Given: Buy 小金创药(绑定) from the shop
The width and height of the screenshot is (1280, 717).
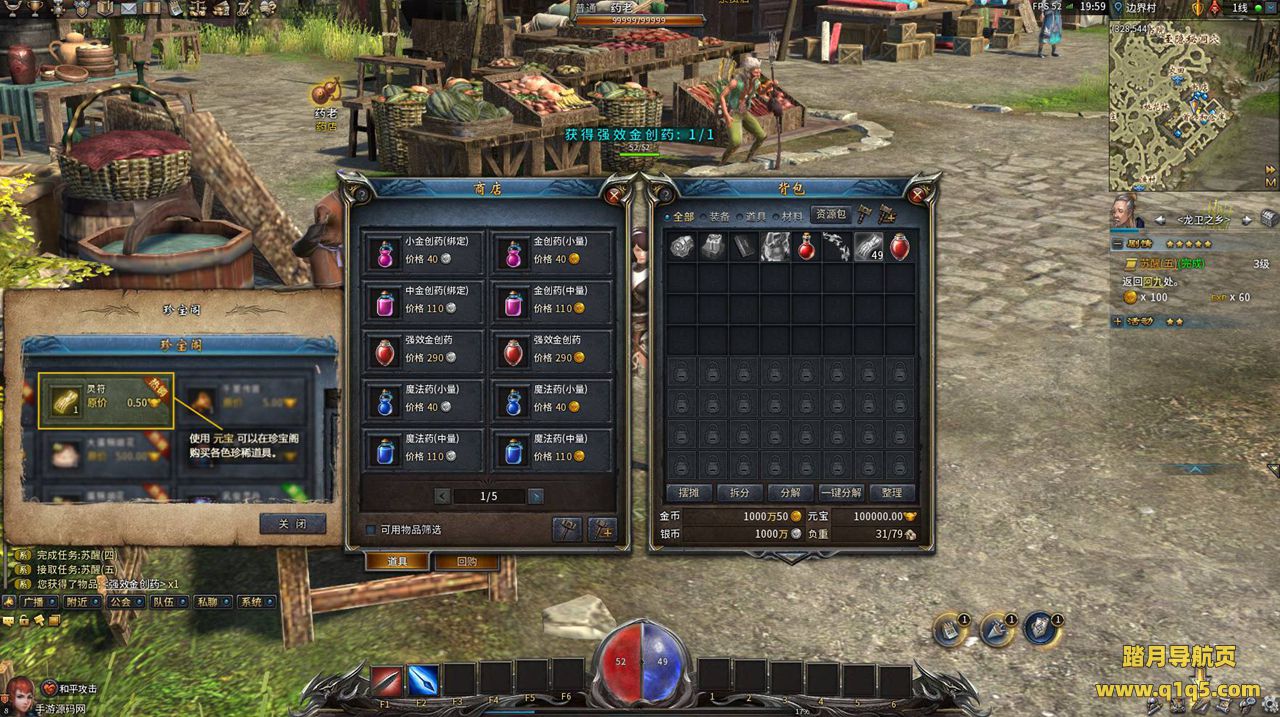Looking at the screenshot, I should [423, 250].
